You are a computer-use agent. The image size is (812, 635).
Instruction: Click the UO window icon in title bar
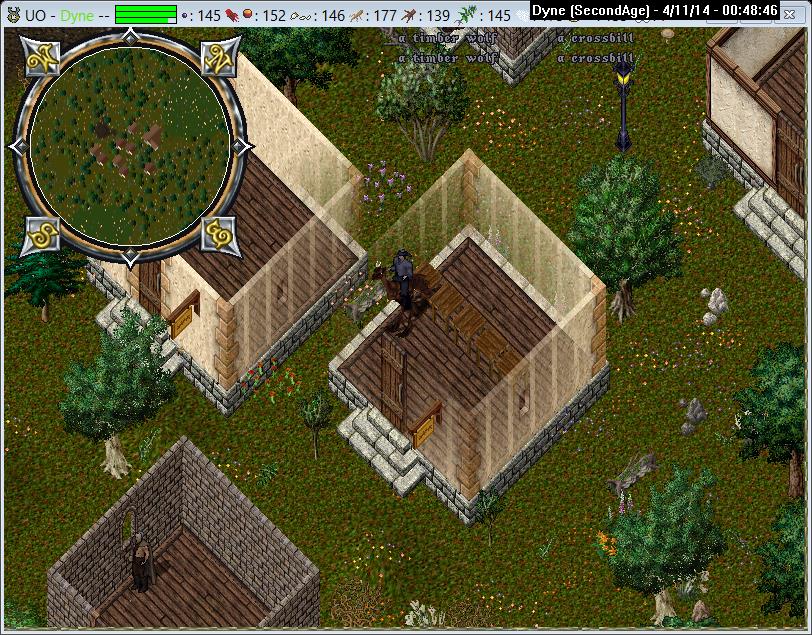click(x=12, y=14)
